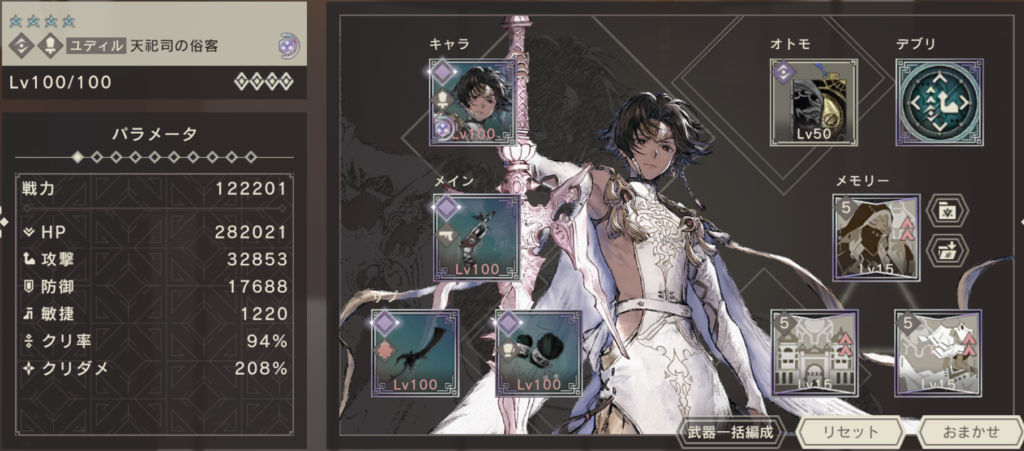
Task: Select the キャラ character portrait slot
Action: click(472, 100)
